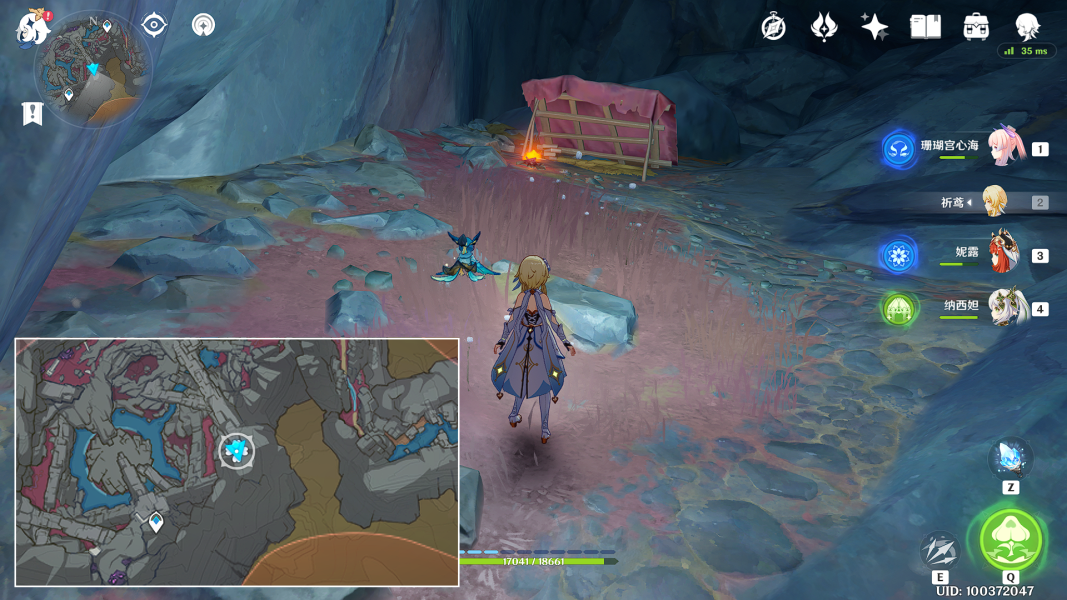Viewport: 1067px width, 600px height.
Task: Open the compass events icon
Action: pos(773,27)
